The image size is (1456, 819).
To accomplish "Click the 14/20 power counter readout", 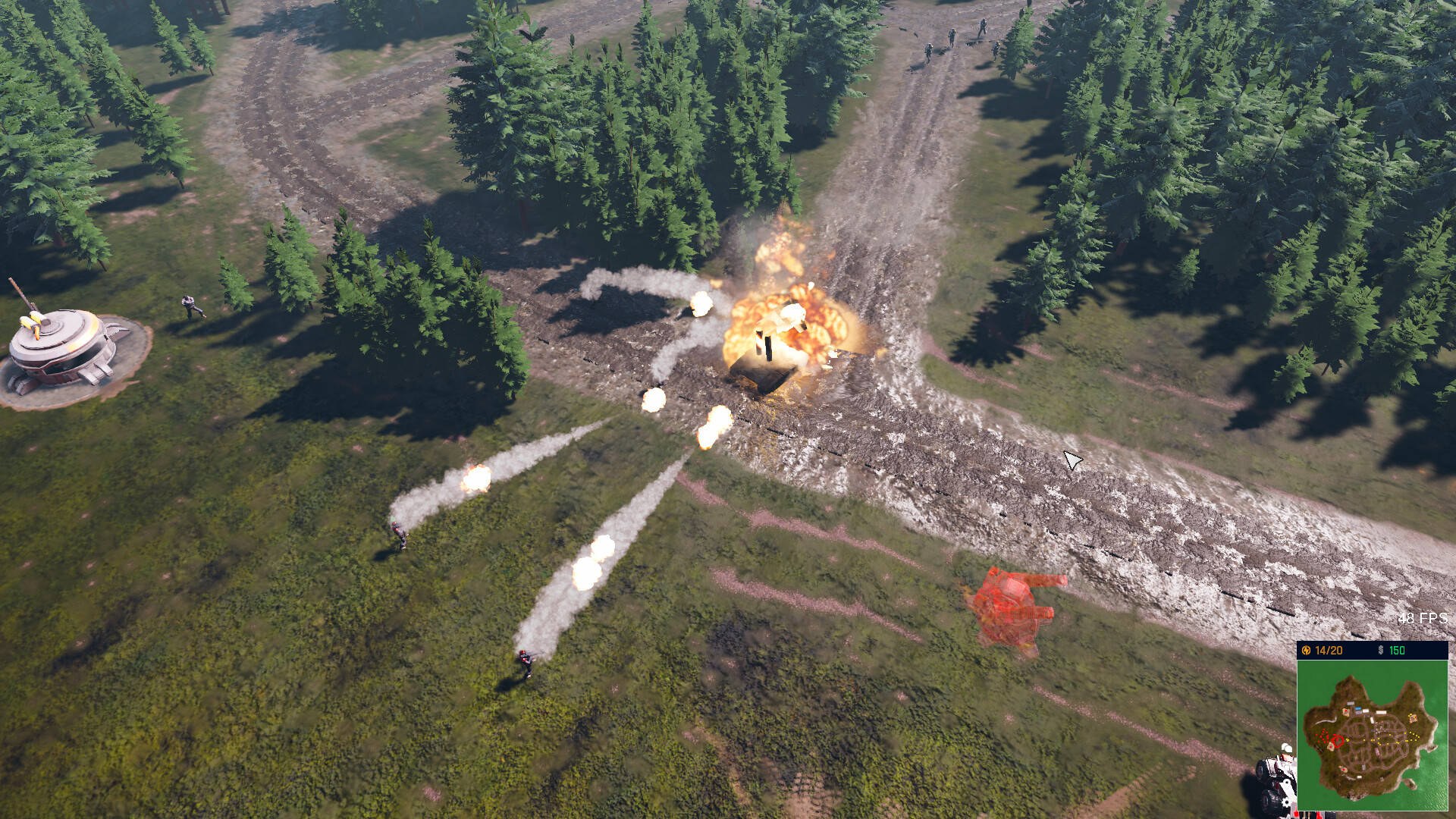I will pyautogui.click(x=1329, y=649).
